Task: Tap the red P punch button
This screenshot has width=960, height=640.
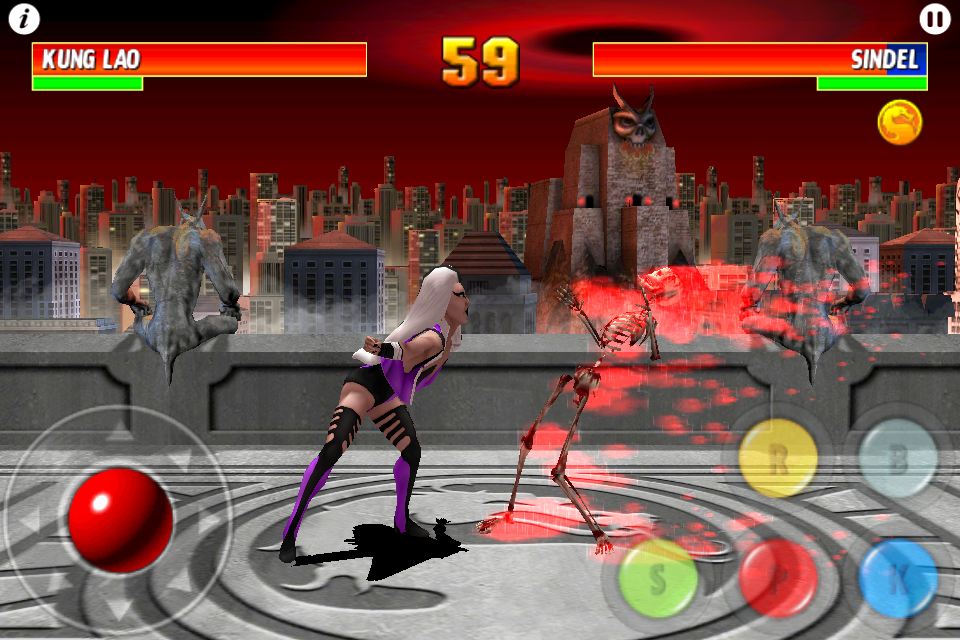Action: pos(778,578)
